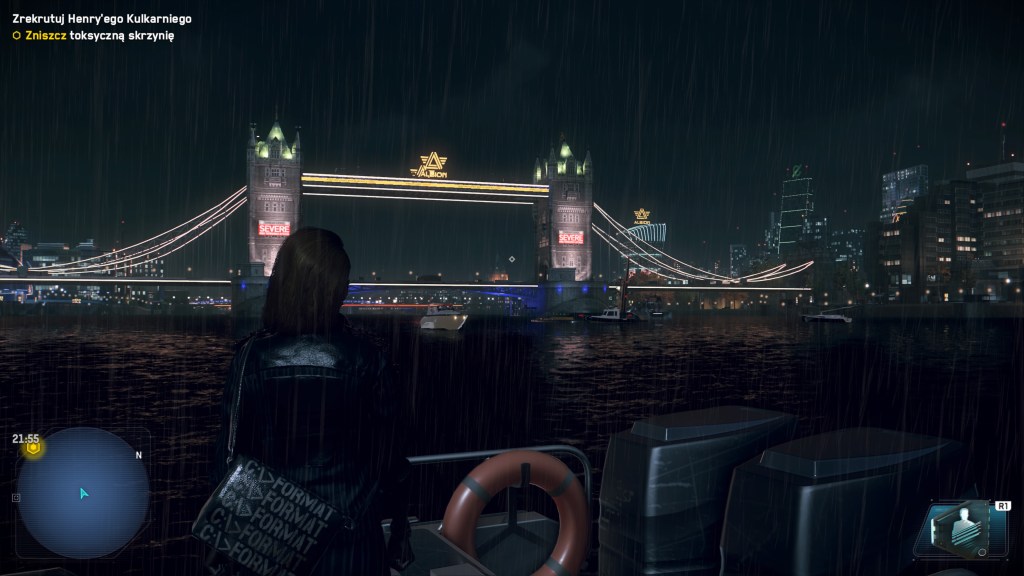This screenshot has width=1024, height=576.
Task: Click the cyan player arrow on minimap
Action: [x=84, y=493]
